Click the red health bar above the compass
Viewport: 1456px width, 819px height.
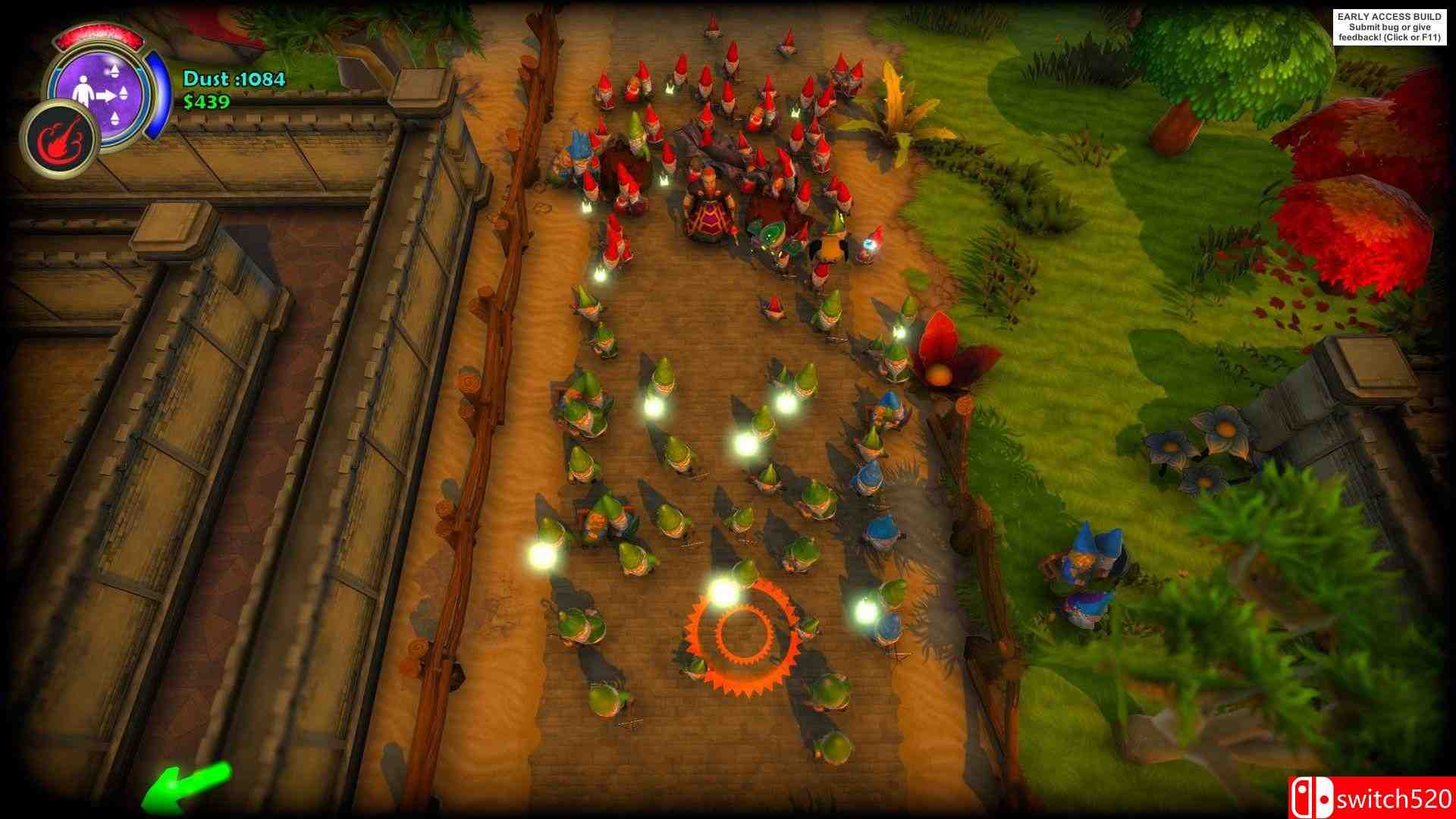pyautogui.click(x=98, y=35)
